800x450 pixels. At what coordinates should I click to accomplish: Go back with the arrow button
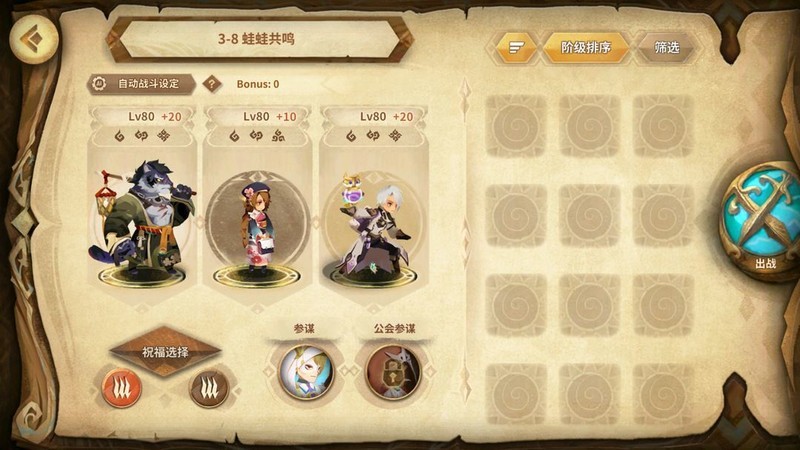click(33, 42)
